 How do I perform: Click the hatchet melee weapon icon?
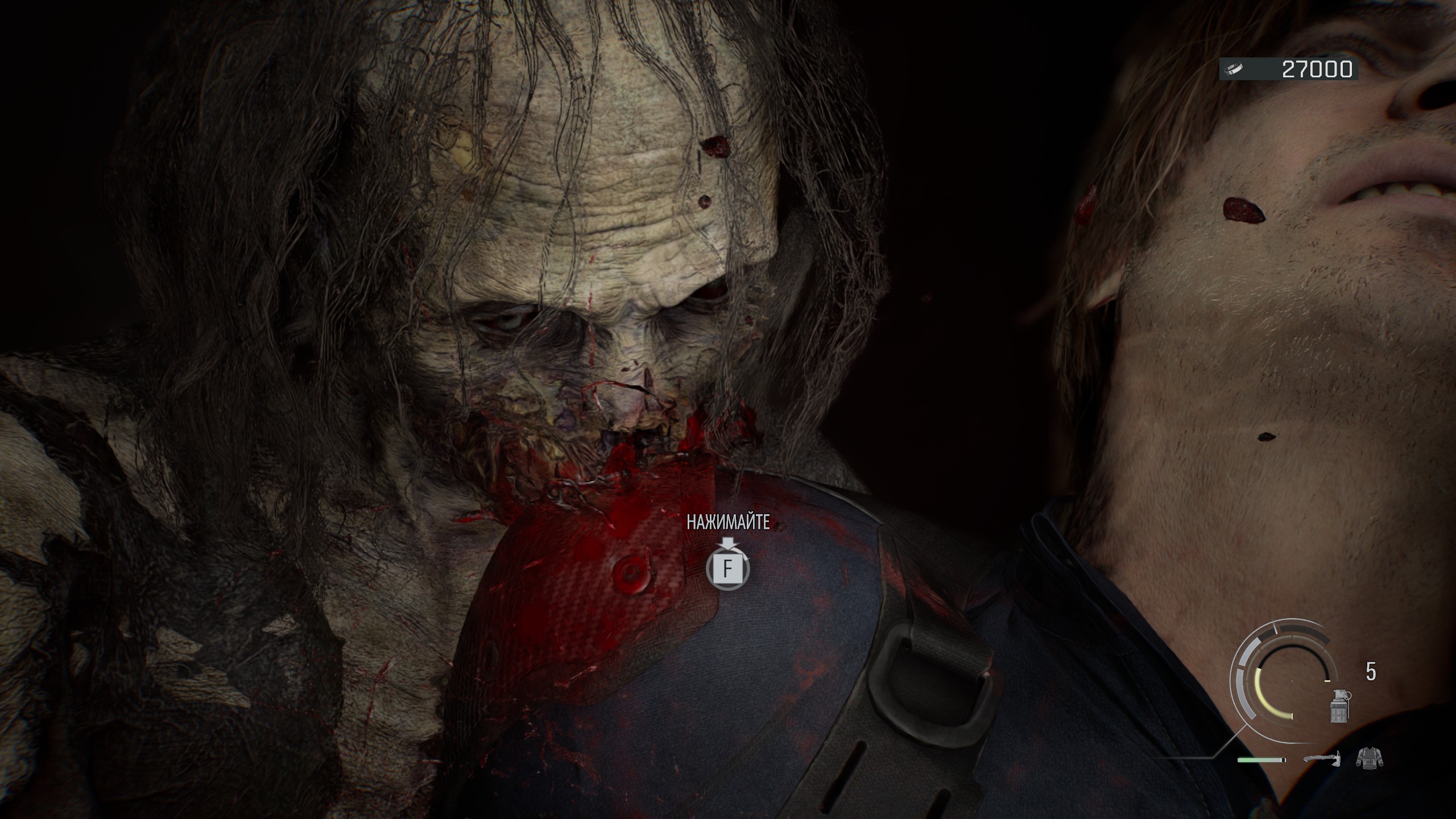(x=1322, y=758)
